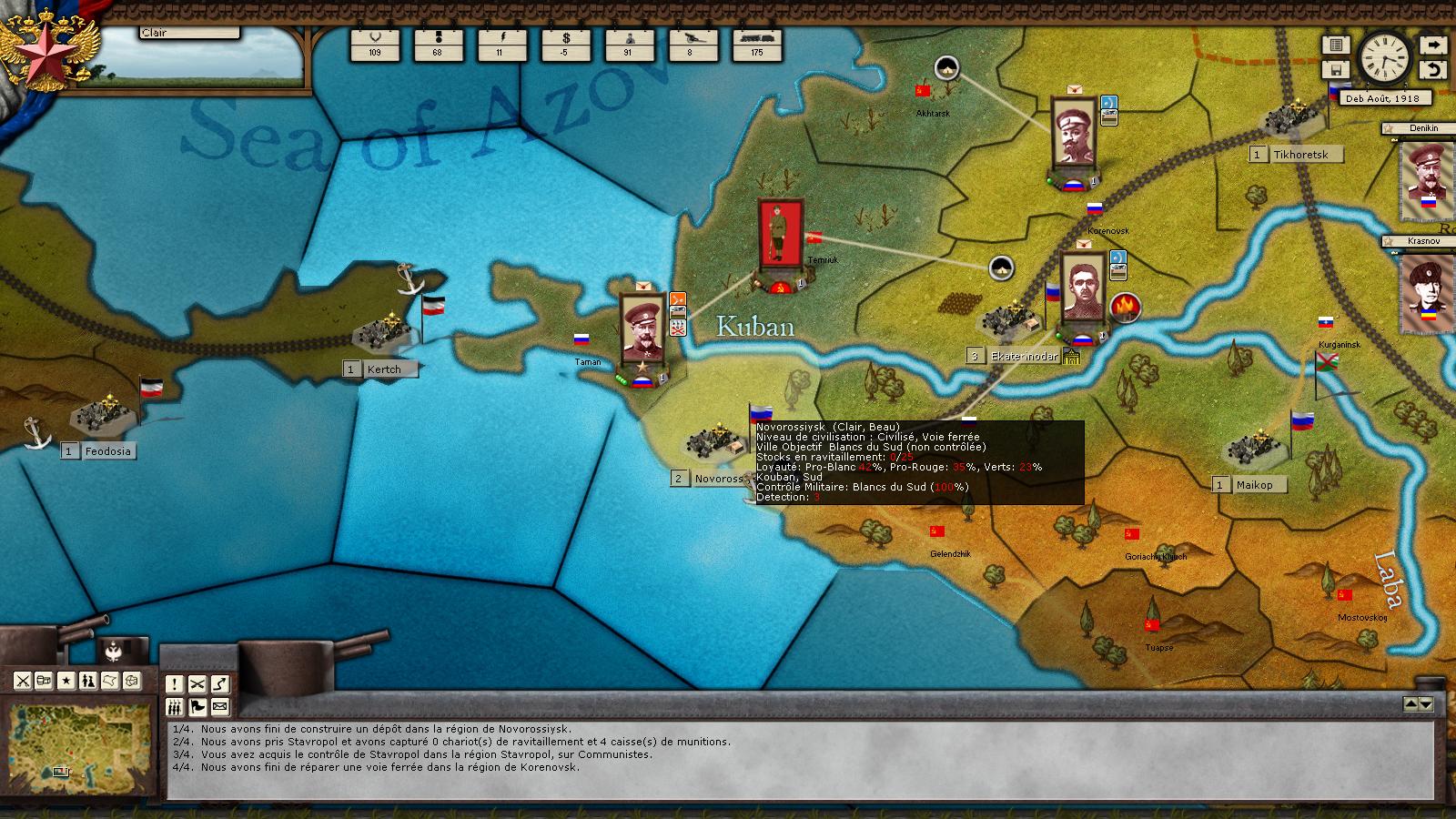Click the money dollar-sign resource panel

565,44
